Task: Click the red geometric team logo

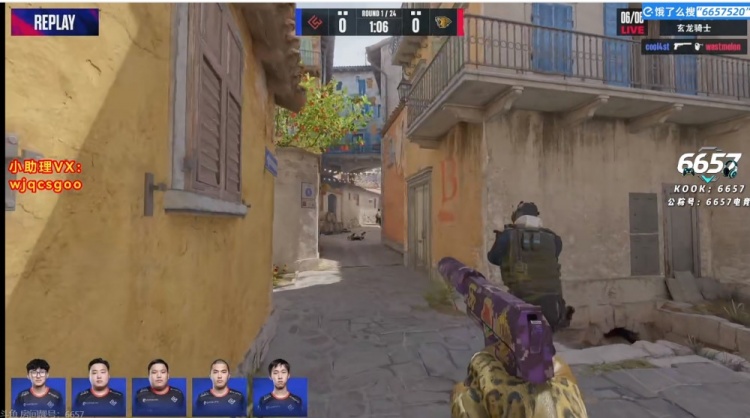Action: pyautogui.click(x=315, y=22)
